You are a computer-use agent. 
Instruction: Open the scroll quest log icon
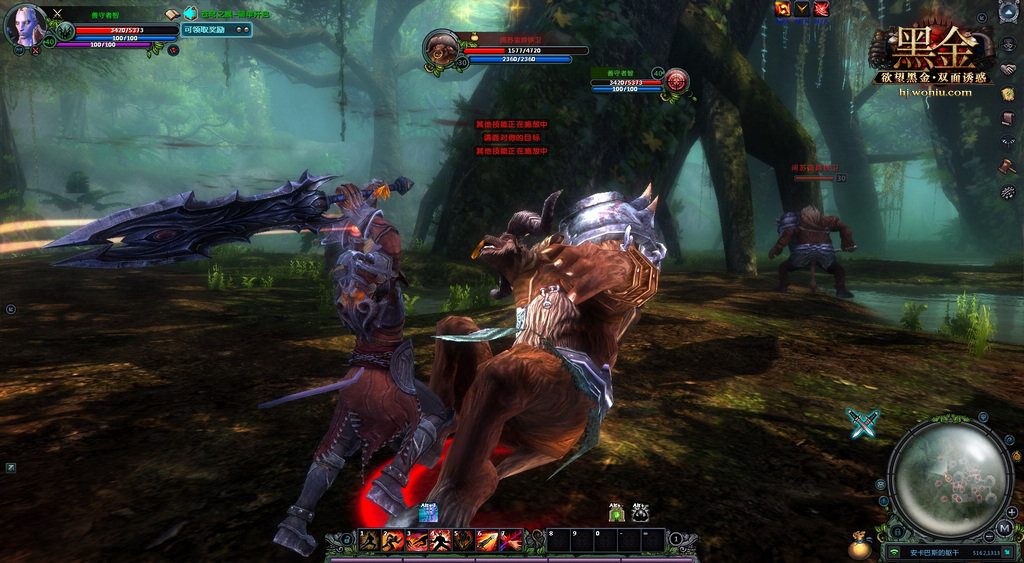tap(1008, 118)
